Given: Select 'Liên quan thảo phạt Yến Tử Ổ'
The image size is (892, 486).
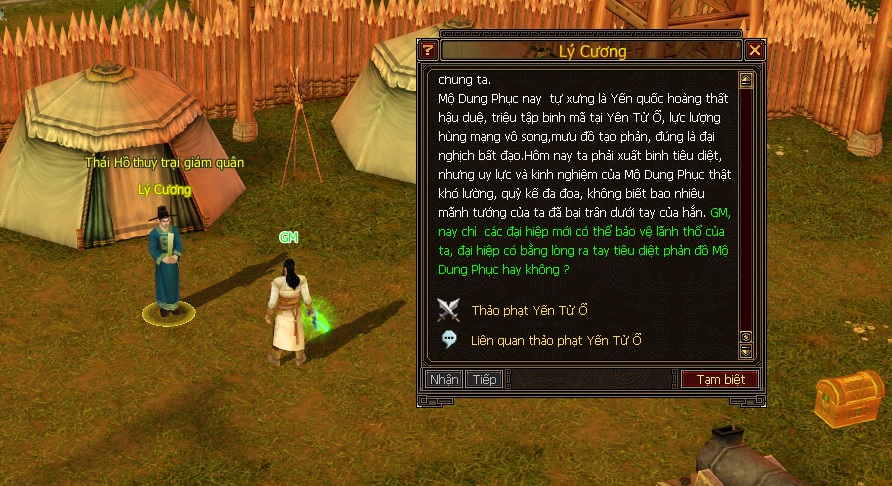Looking at the screenshot, I should 556,340.
